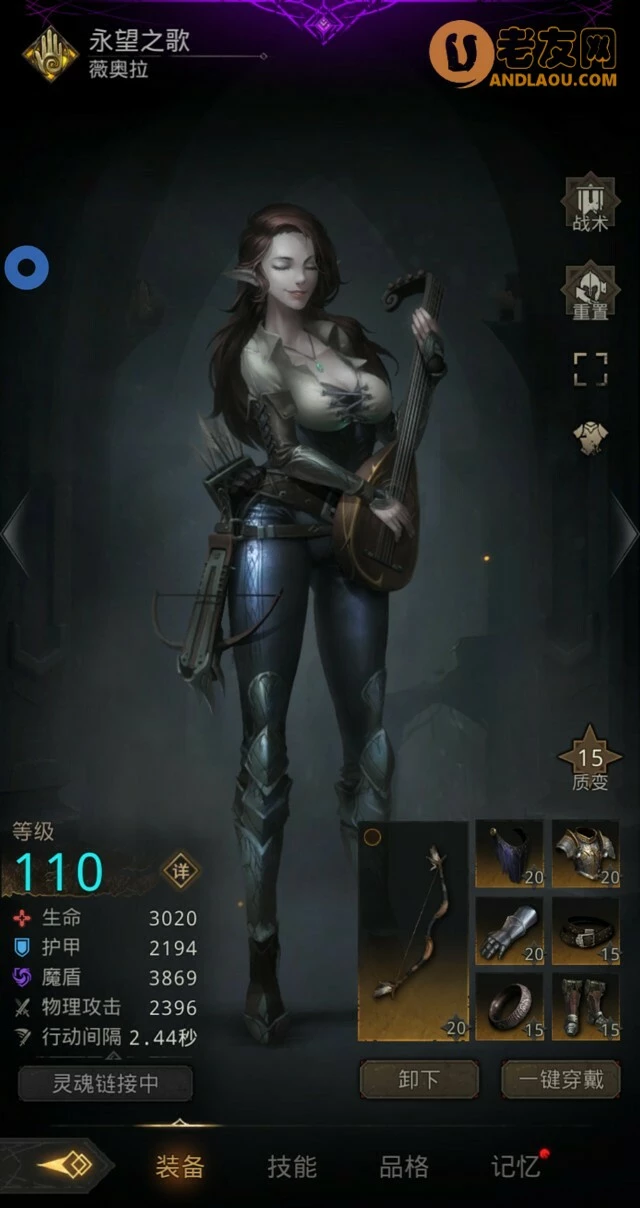Show the next character

[x=624, y=533]
